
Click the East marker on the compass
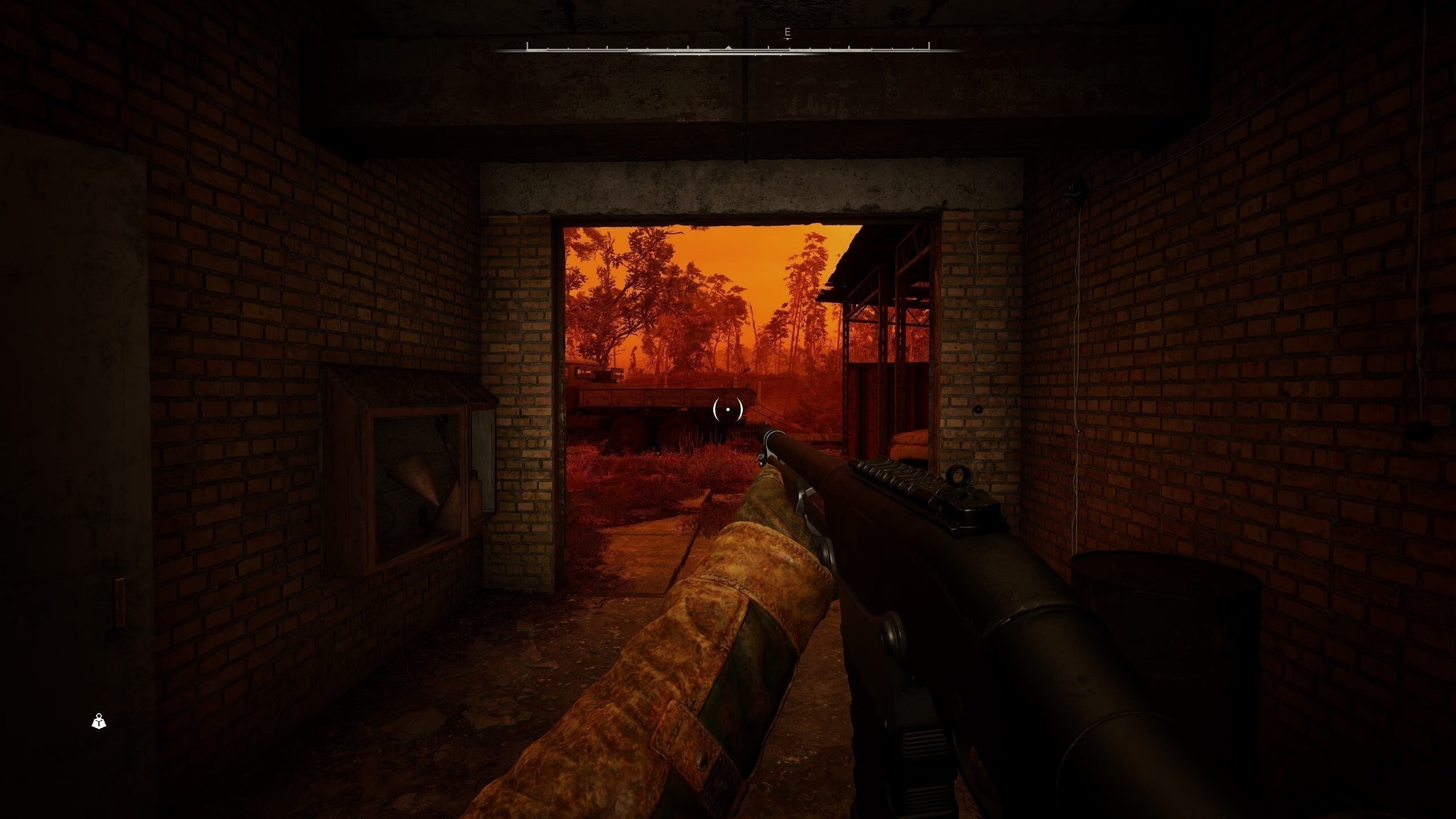pos(787,33)
